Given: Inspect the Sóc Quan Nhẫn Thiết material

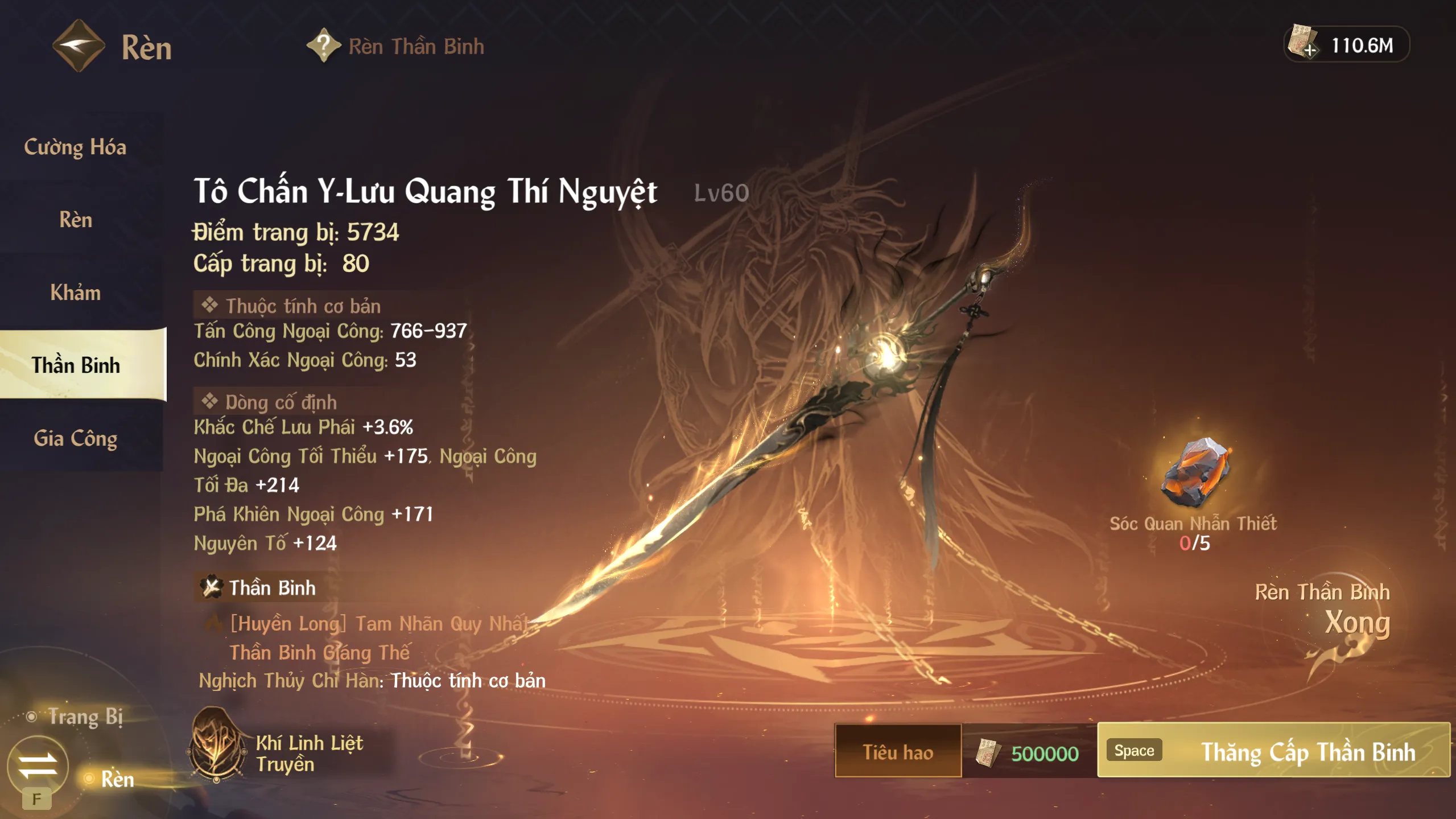Looking at the screenshot, I should pyautogui.click(x=1195, y=472).
